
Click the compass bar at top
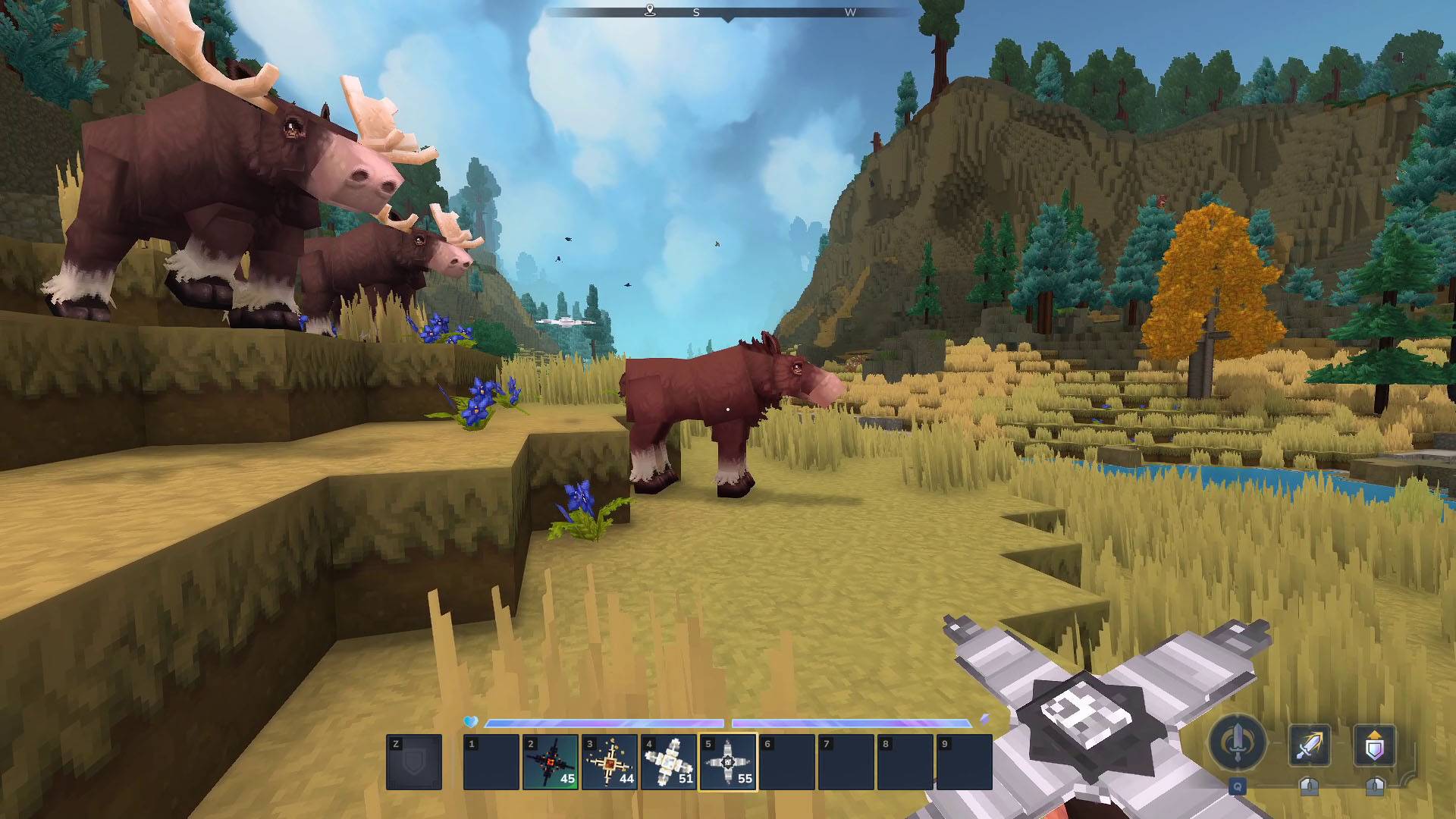728,12
